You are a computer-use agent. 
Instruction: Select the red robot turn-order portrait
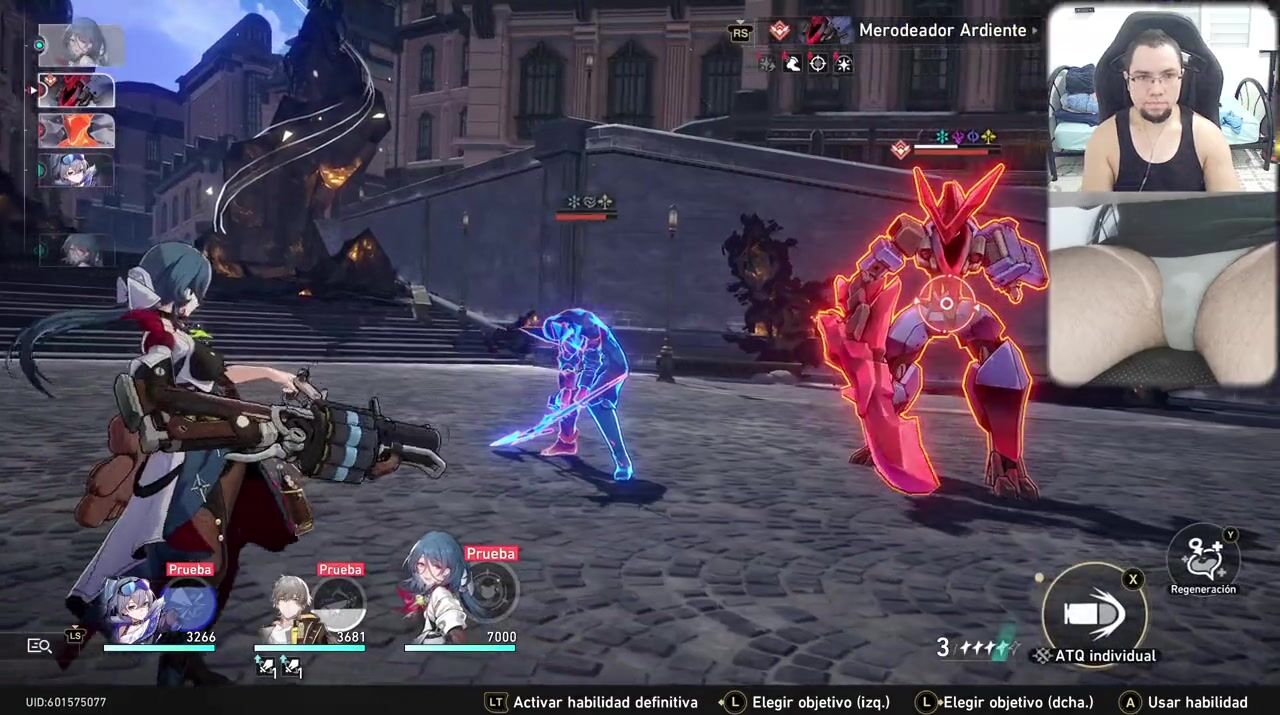[x=76, y=91]
